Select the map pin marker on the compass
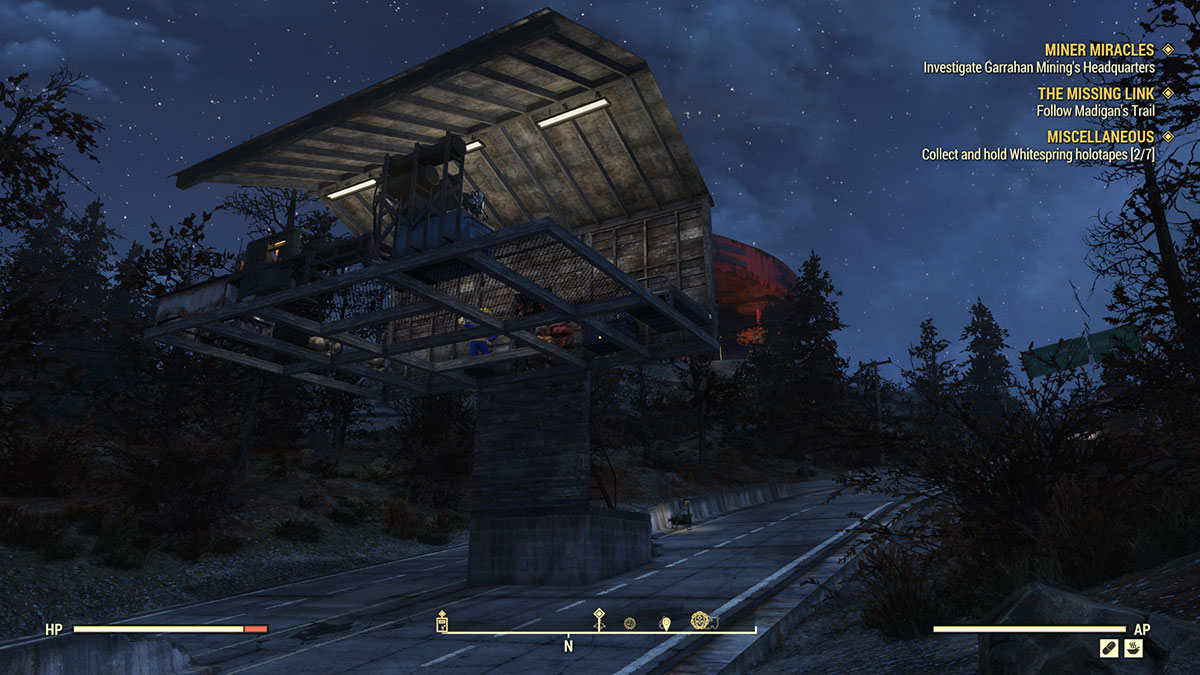This screenshot has height=675, width=1200. (x=665, y=623)
